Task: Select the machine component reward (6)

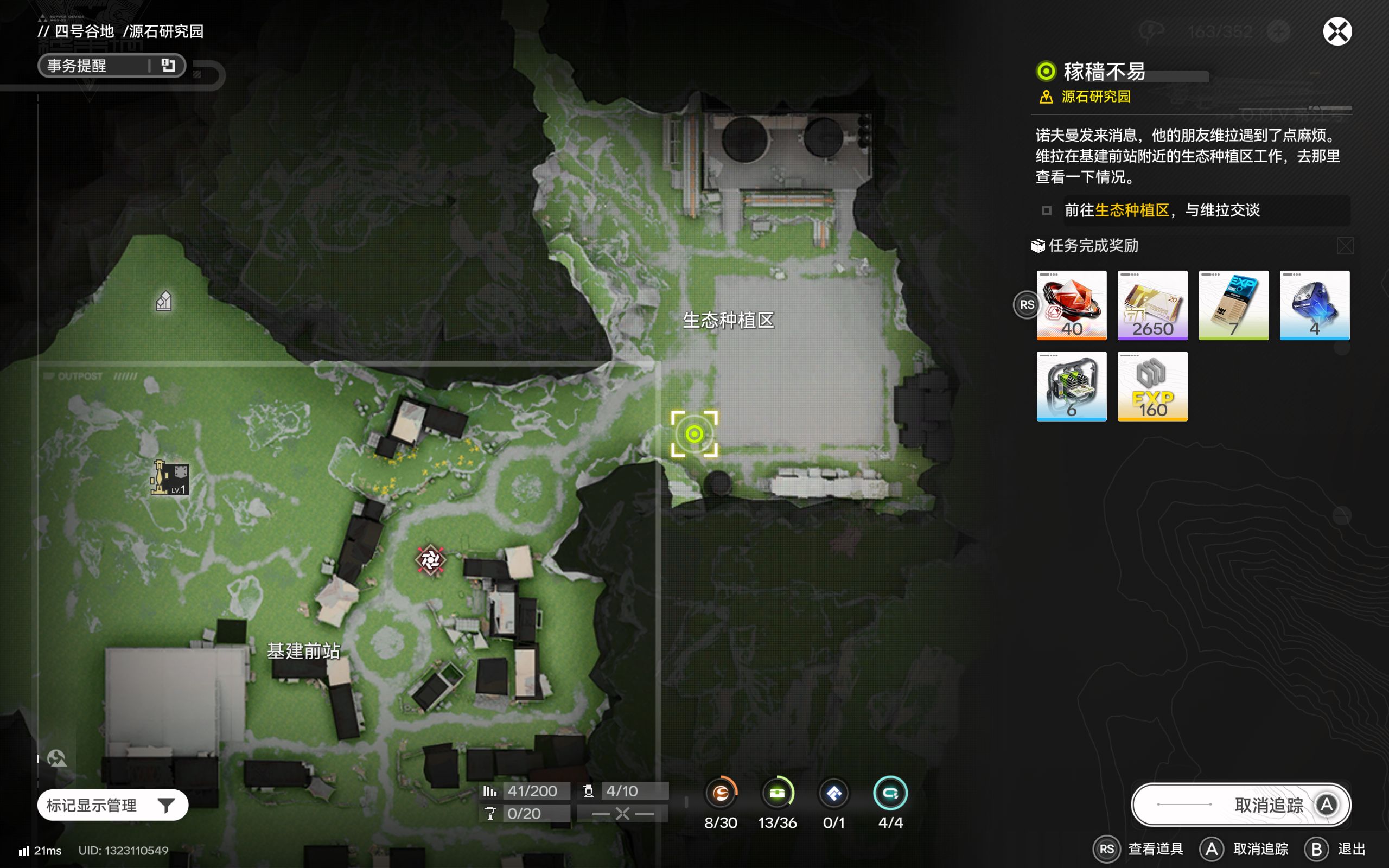Action: 1071,386
